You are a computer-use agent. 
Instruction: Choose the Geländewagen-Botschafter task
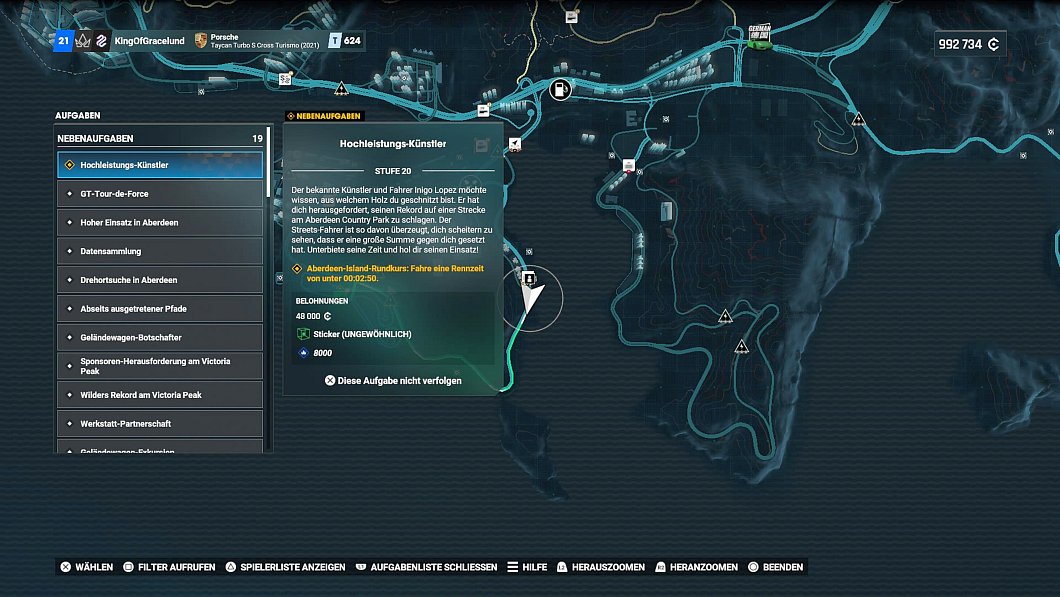click(160, 337)
